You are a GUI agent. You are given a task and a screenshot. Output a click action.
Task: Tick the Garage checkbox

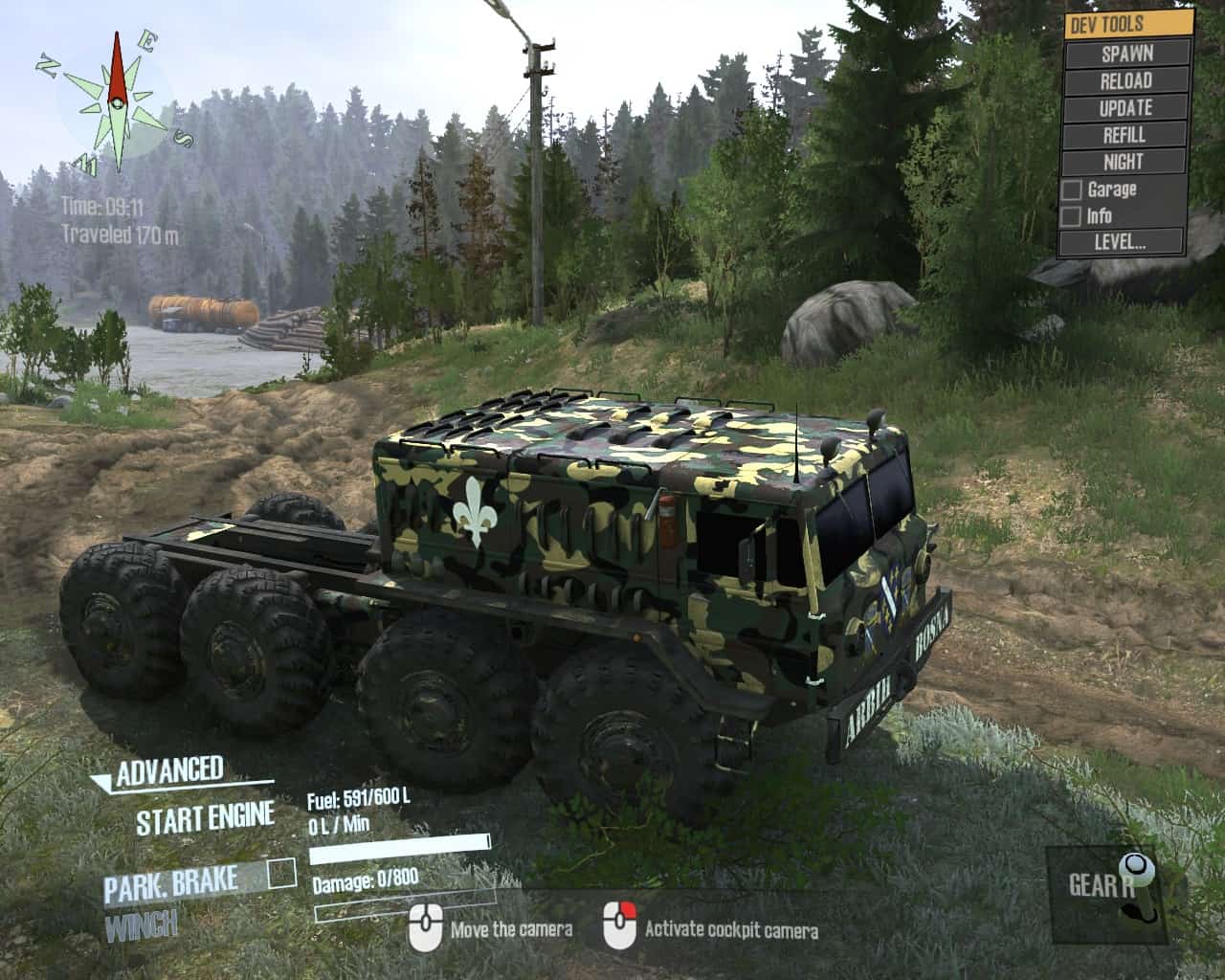coord(1072,190)
